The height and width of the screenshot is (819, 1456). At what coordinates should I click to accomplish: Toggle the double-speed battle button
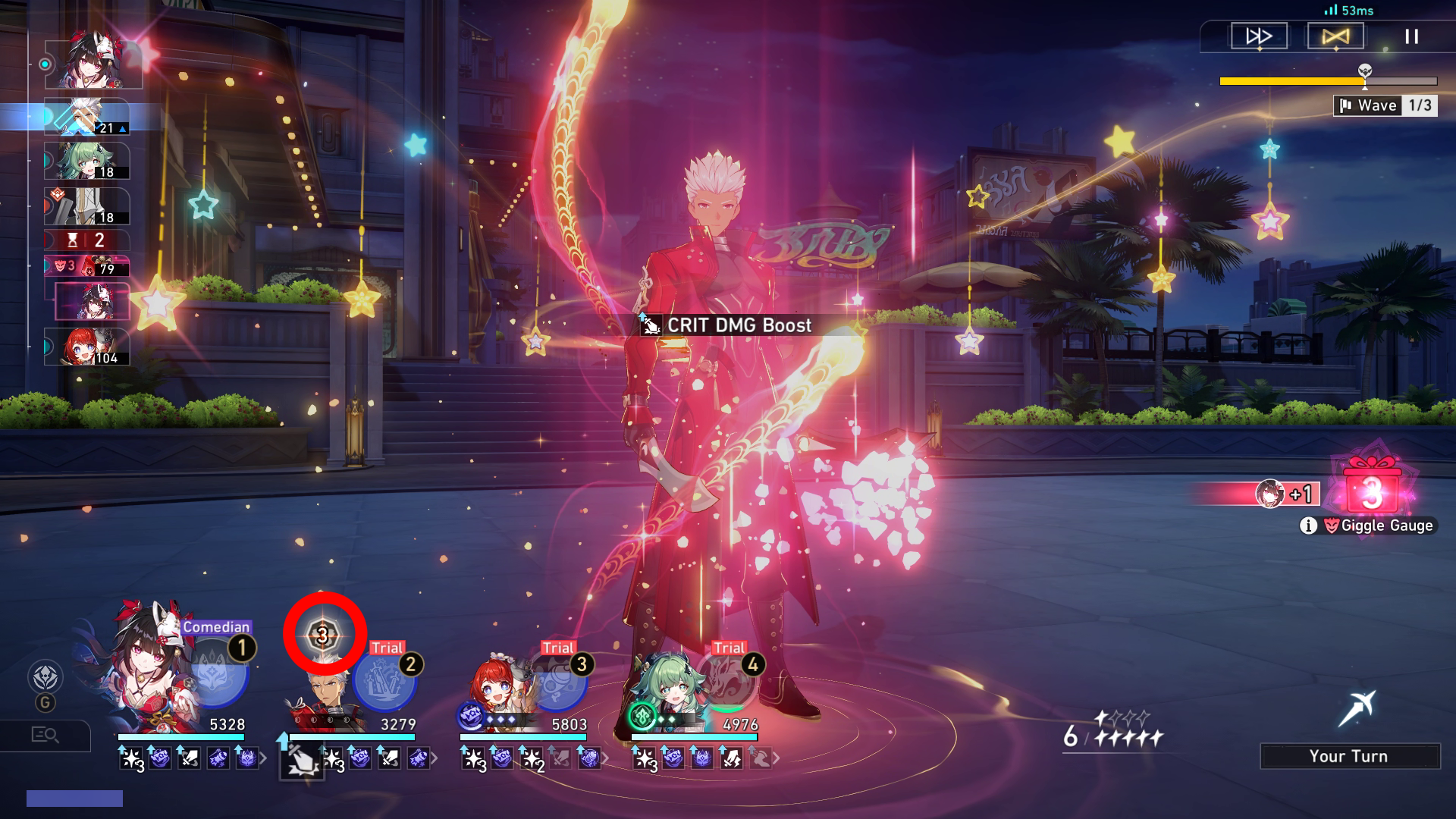point(1259,36)
